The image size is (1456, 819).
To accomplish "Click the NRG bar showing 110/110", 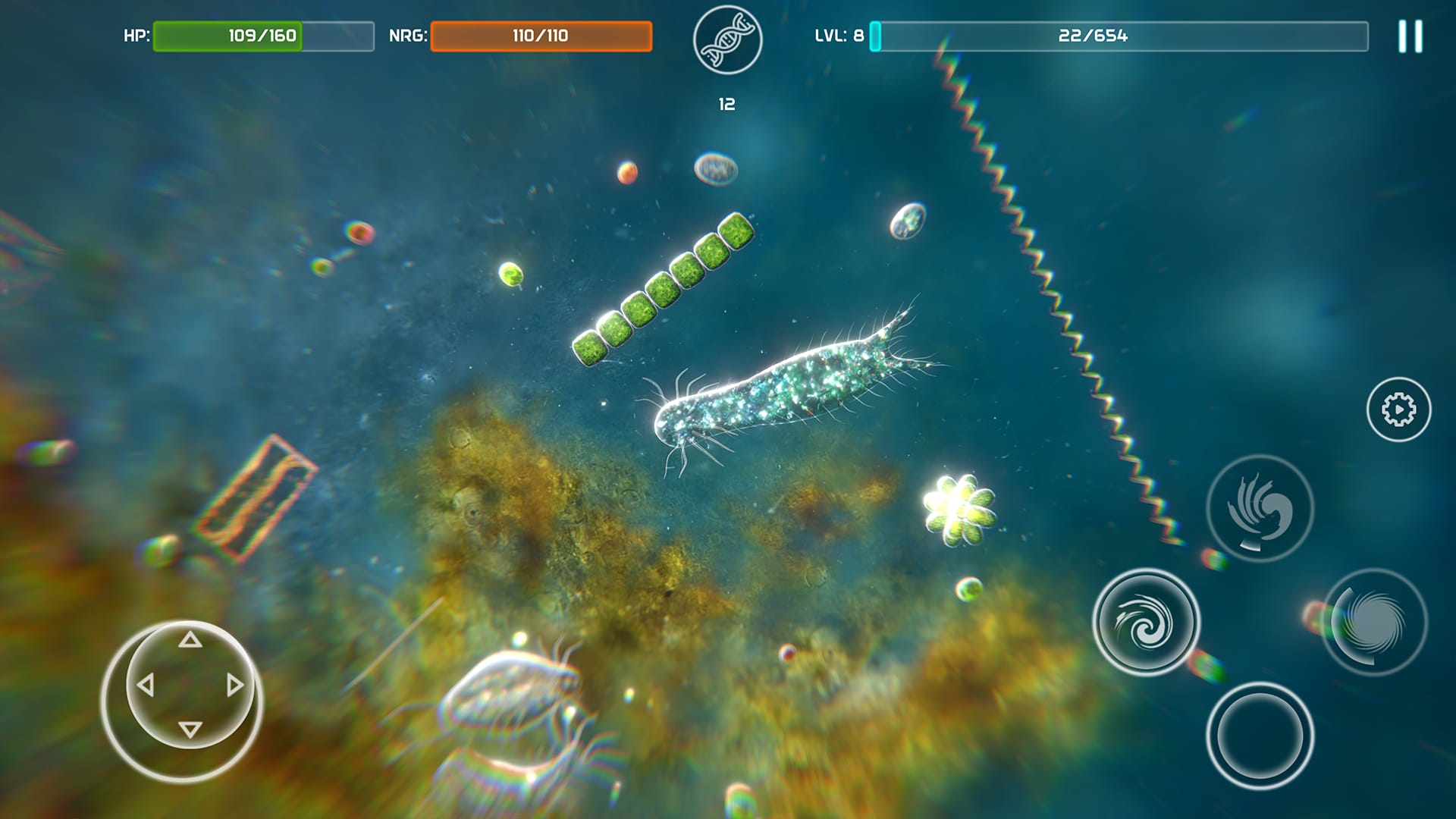I will pos(541,33).
